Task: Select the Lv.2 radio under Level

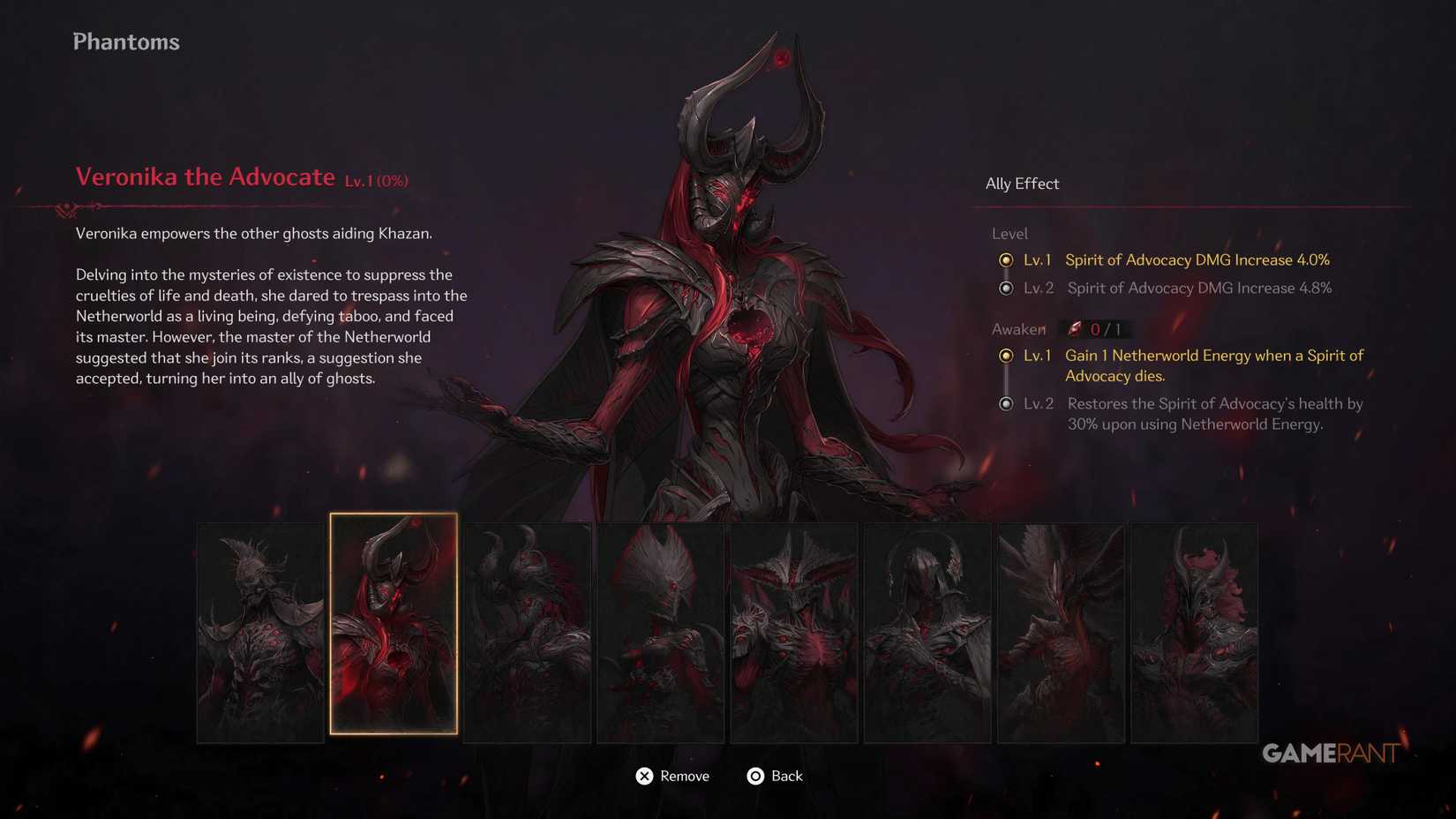Action: click(x=1007, y=289)
